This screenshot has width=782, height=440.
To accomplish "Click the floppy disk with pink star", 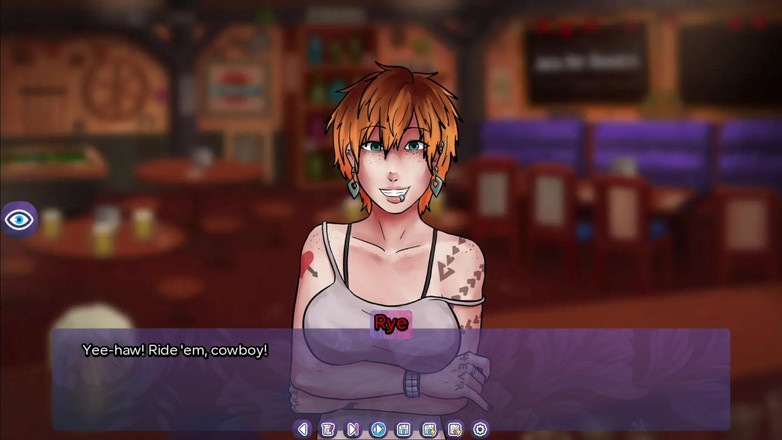I will click(455, 429).
